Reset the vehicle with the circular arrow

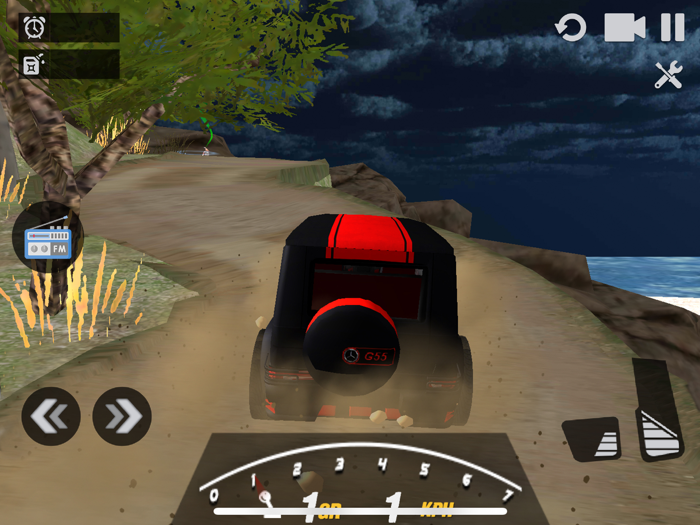[571, 27]
